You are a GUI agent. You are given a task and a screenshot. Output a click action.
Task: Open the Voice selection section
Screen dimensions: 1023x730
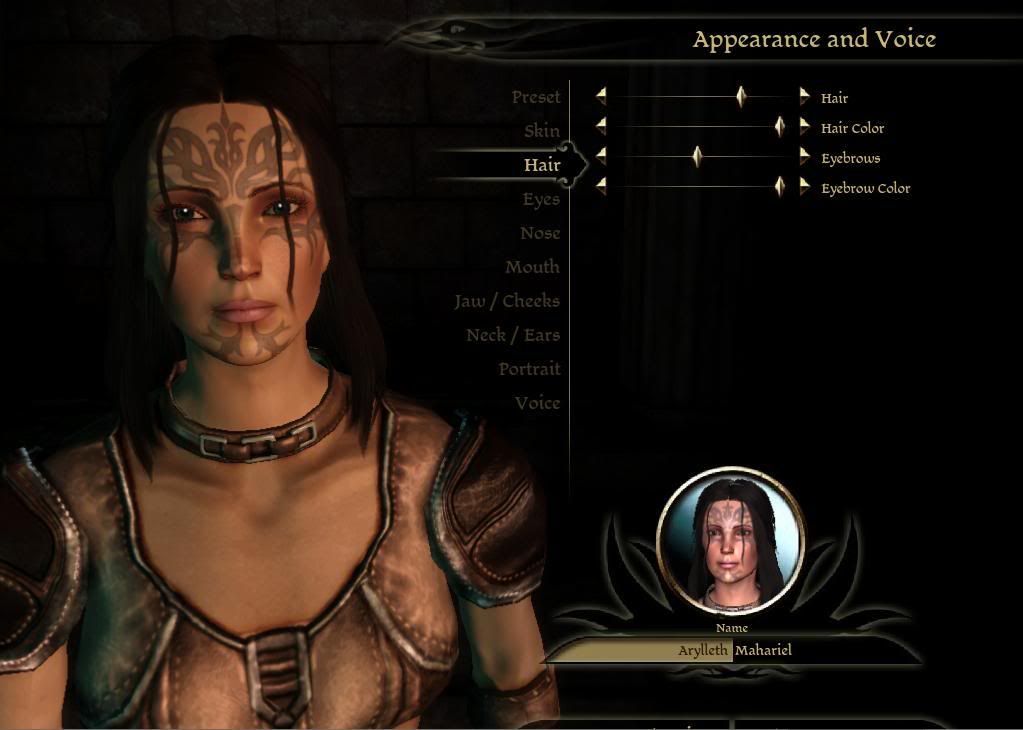537,403
